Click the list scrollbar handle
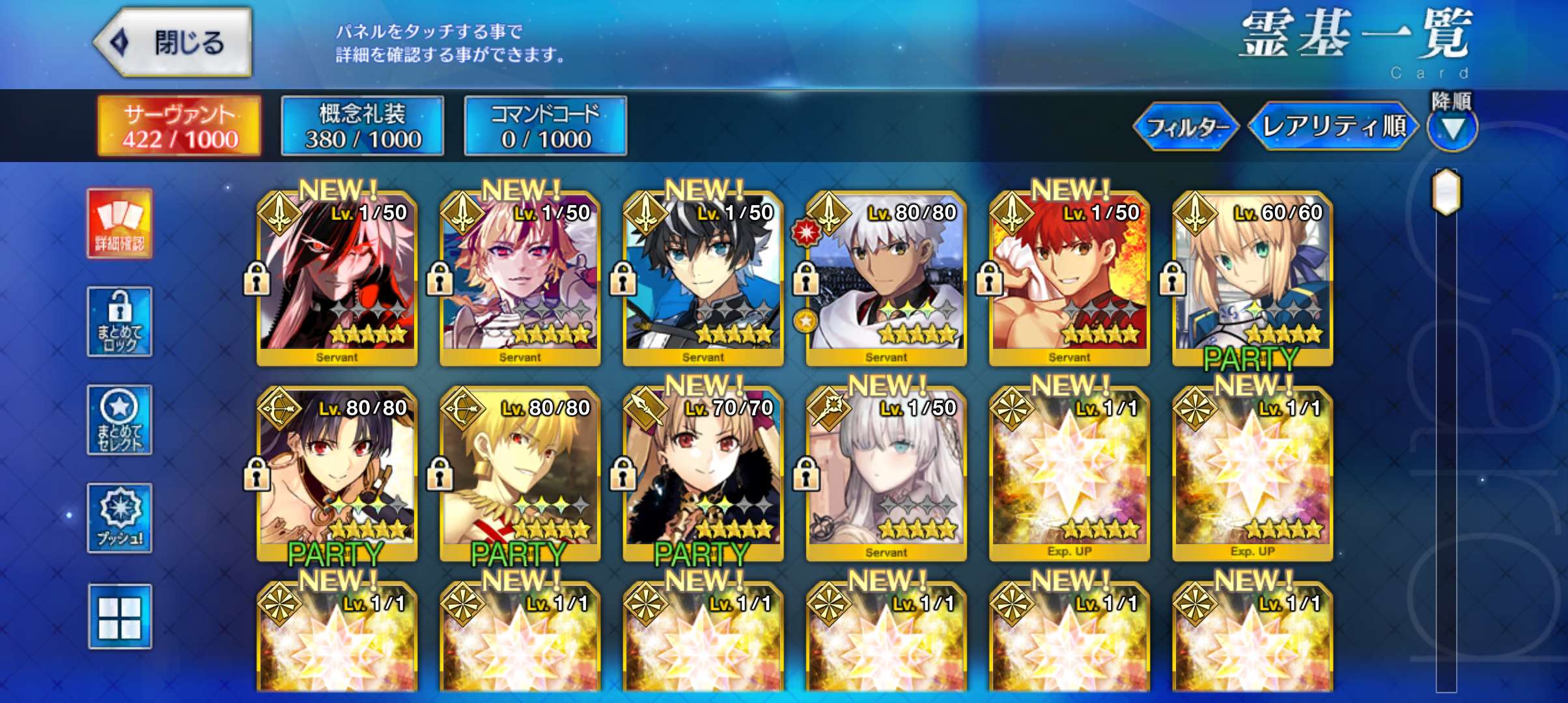The width and height of the screenshot is (1568, 703). click(x=1446, y=192)
